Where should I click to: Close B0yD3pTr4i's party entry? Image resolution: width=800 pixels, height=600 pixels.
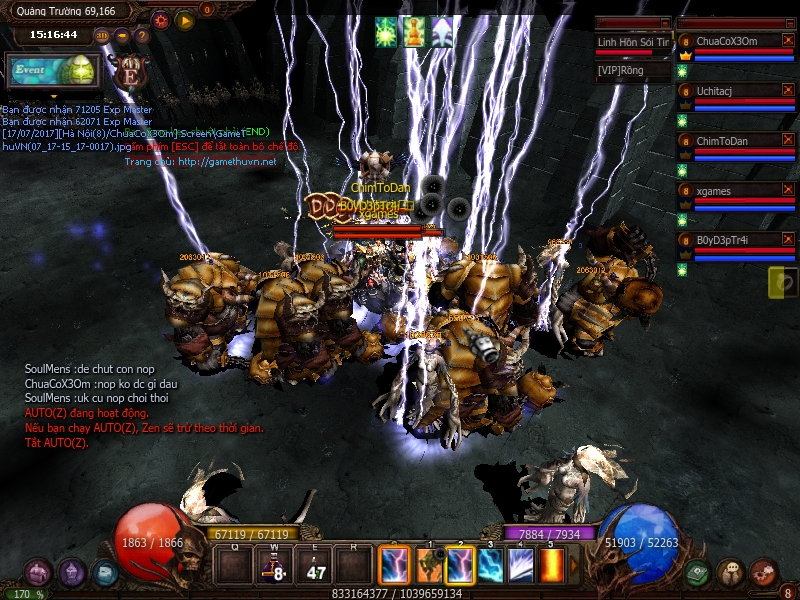click(788, 240)
